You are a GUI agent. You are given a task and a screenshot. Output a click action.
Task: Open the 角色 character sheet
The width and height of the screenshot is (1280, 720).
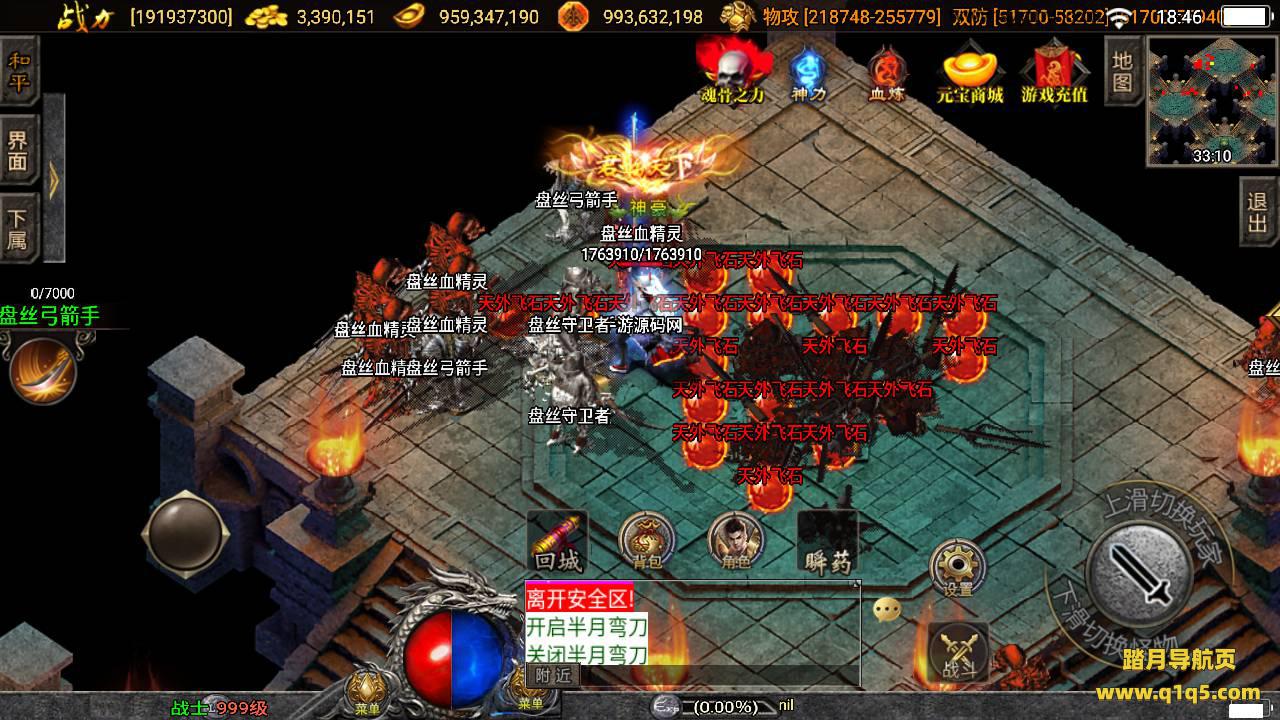coord(735,542)
